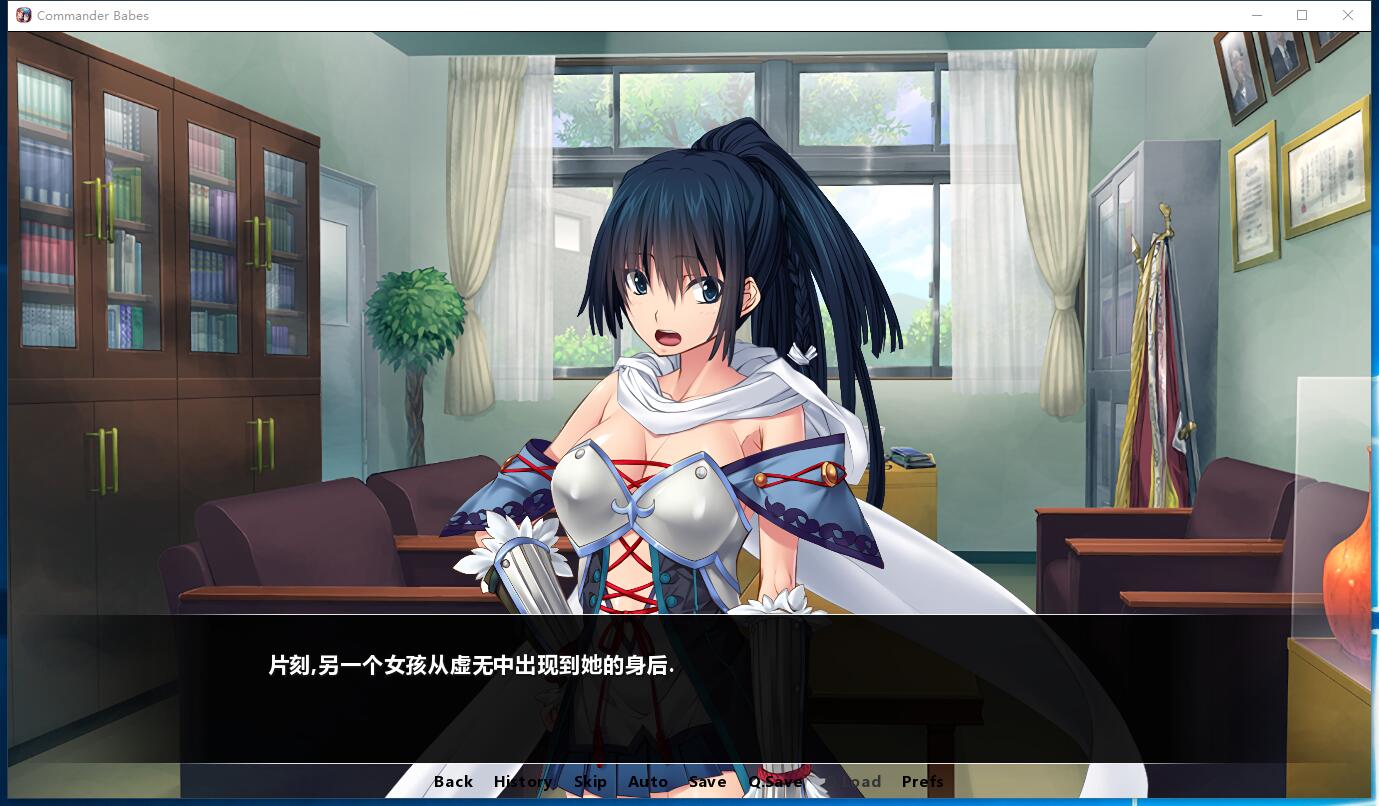Click the Commander Babes icon in title bar

pyautogui.click(x=24, y=15)
